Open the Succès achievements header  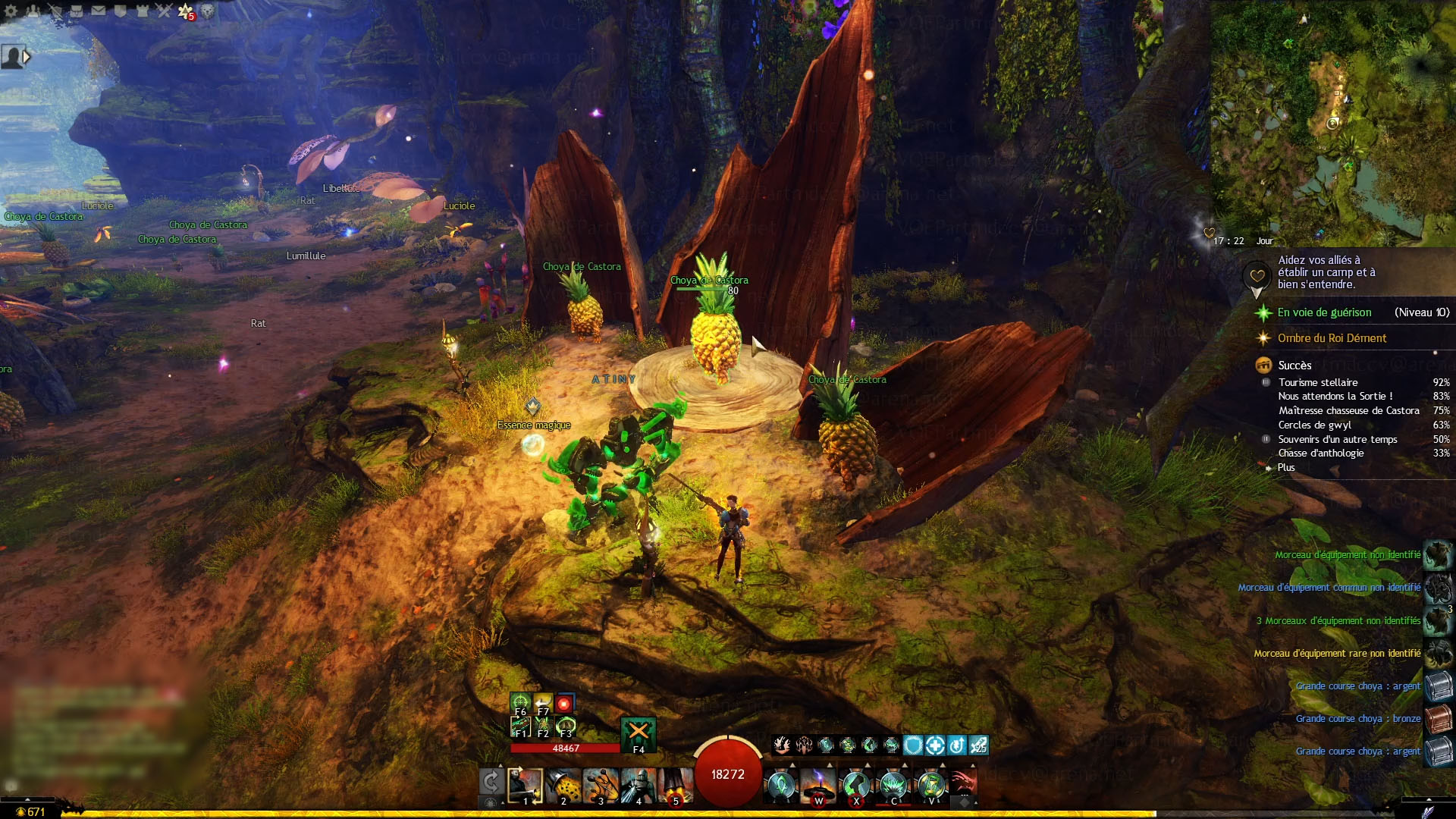(1294, 366)
